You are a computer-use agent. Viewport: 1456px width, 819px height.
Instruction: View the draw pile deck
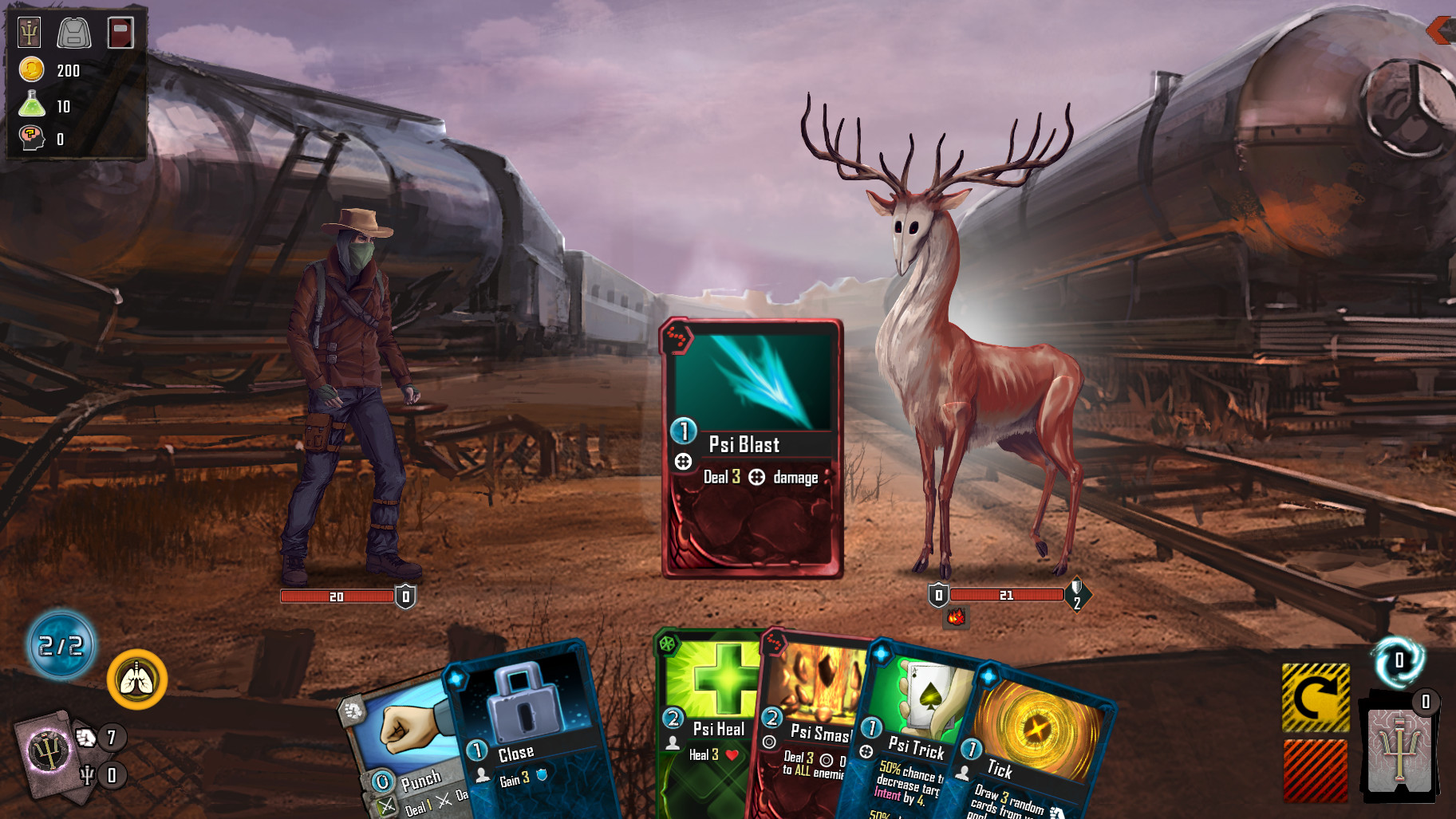coord(49,754)
